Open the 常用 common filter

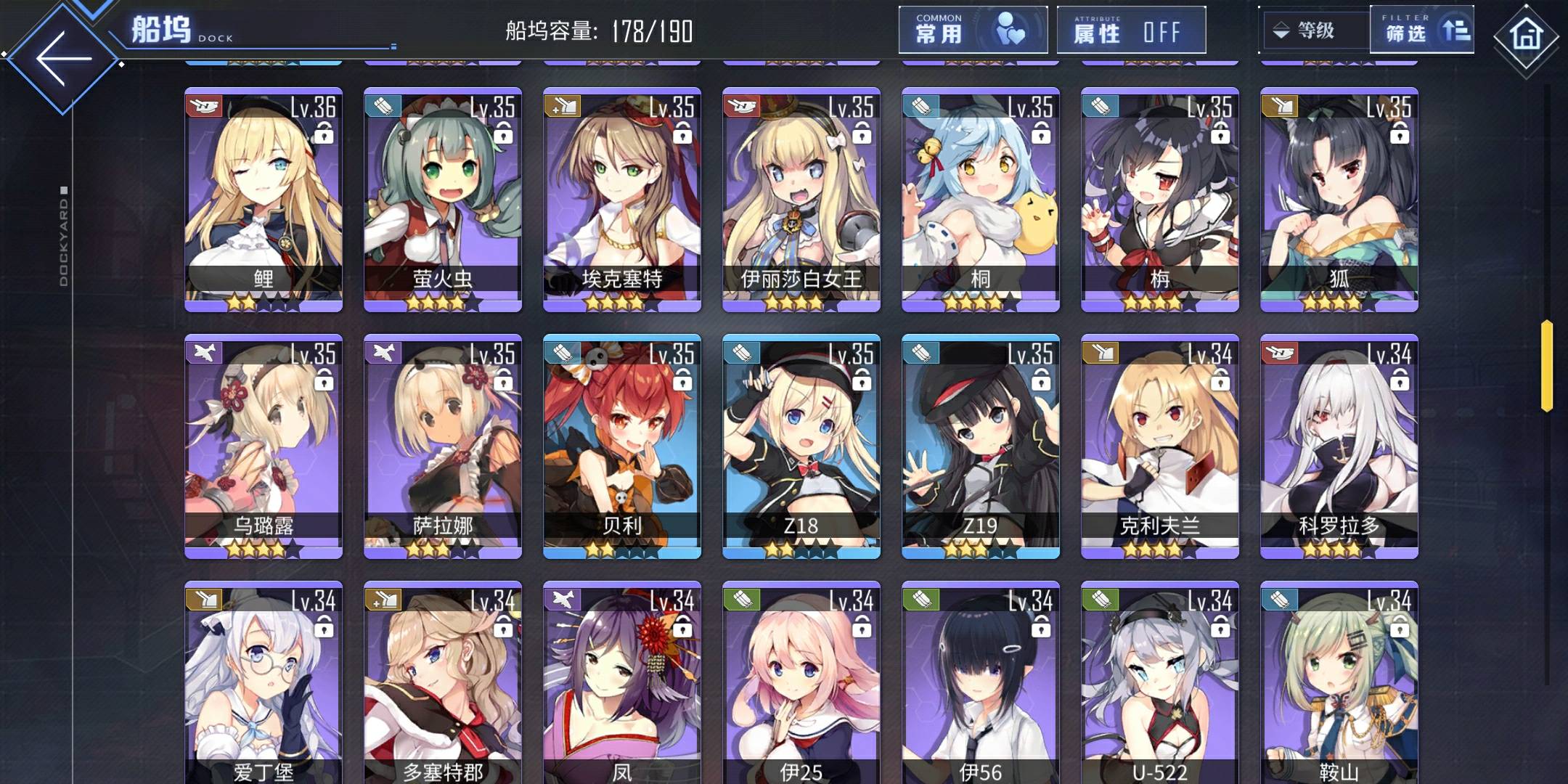coord(972,30)
